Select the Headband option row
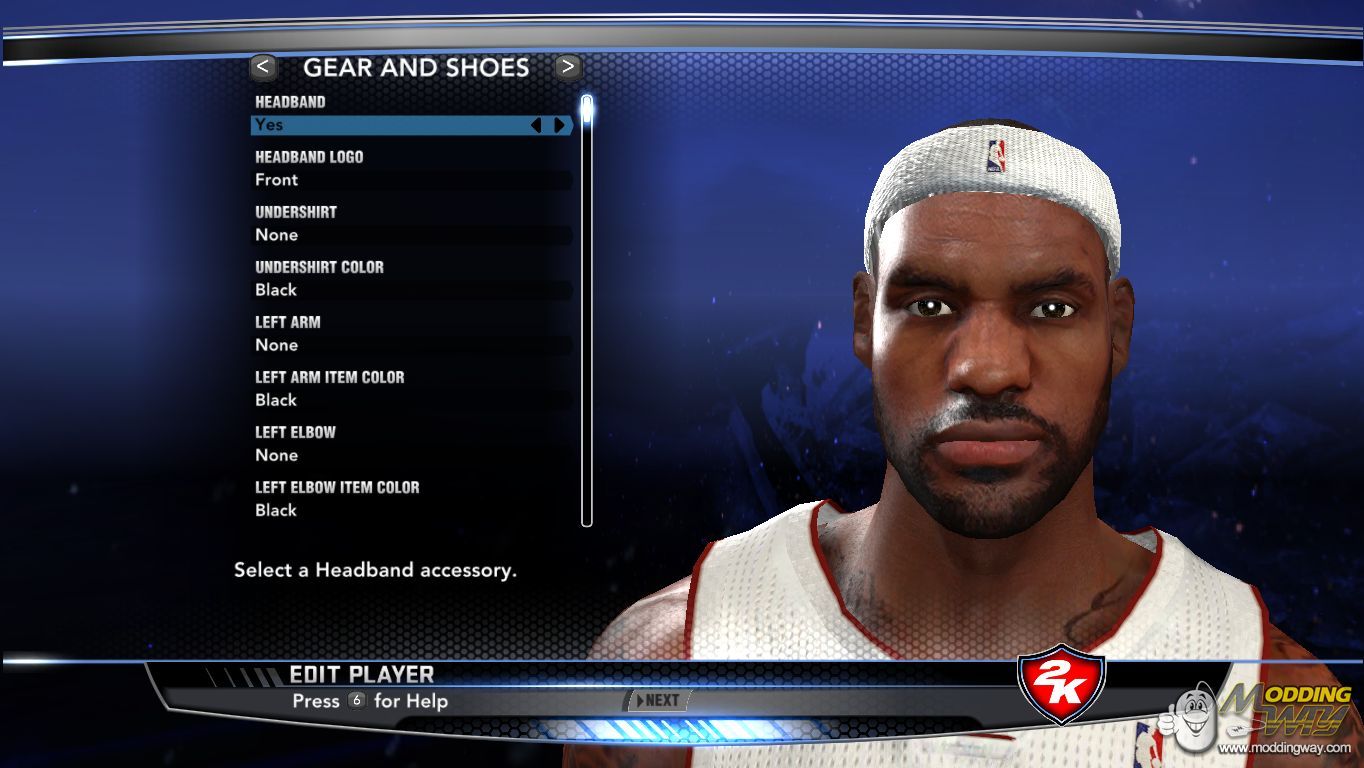 [390, 125]
